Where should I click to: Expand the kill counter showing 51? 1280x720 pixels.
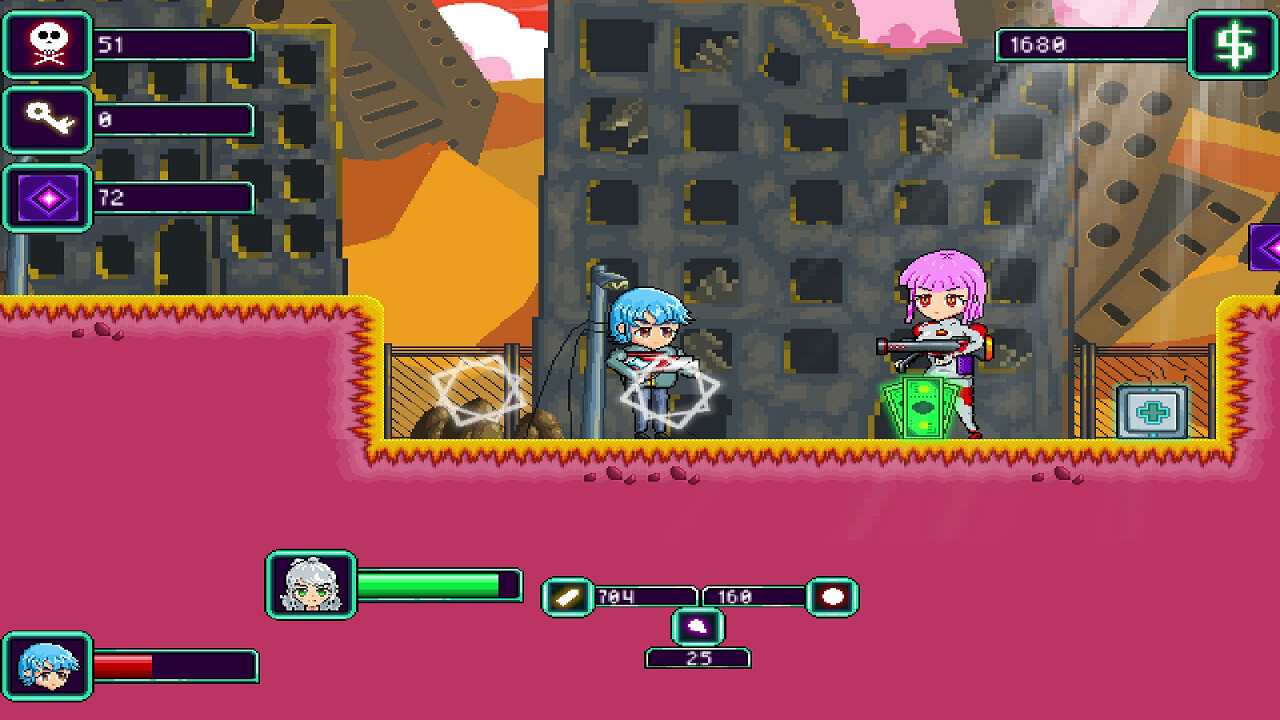175,44
